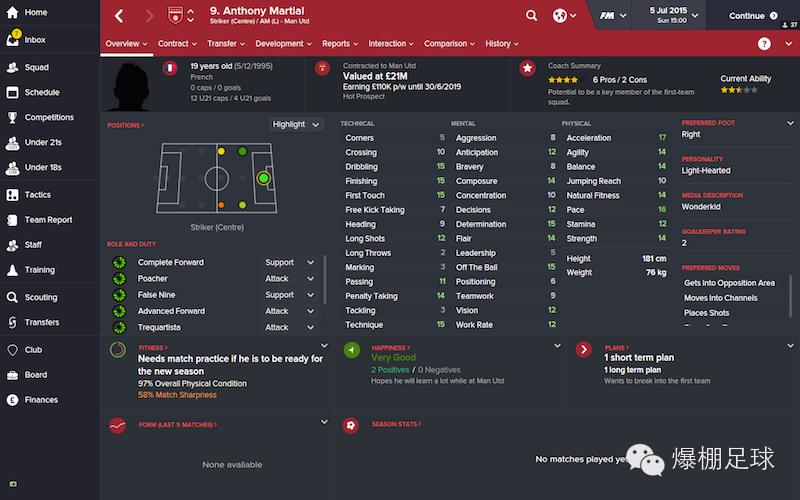Open the Contract tab menu
The width and height of the screenshot is (800, 500).
pyautogui.click(x=177, y=44)
